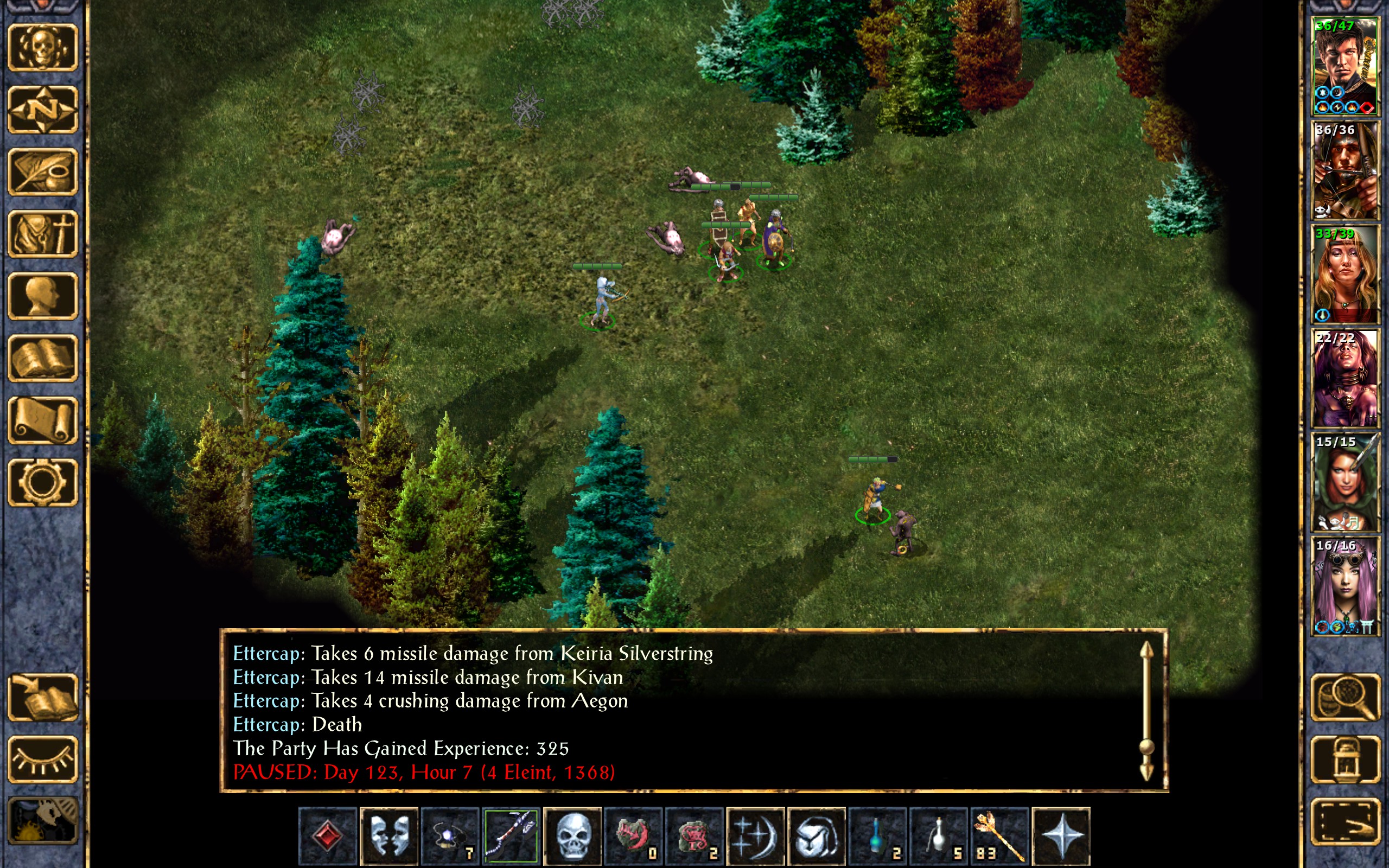Toggle party AI with the lantern button
Viewport: 1389px width, 868px height.
point(1345,759)
